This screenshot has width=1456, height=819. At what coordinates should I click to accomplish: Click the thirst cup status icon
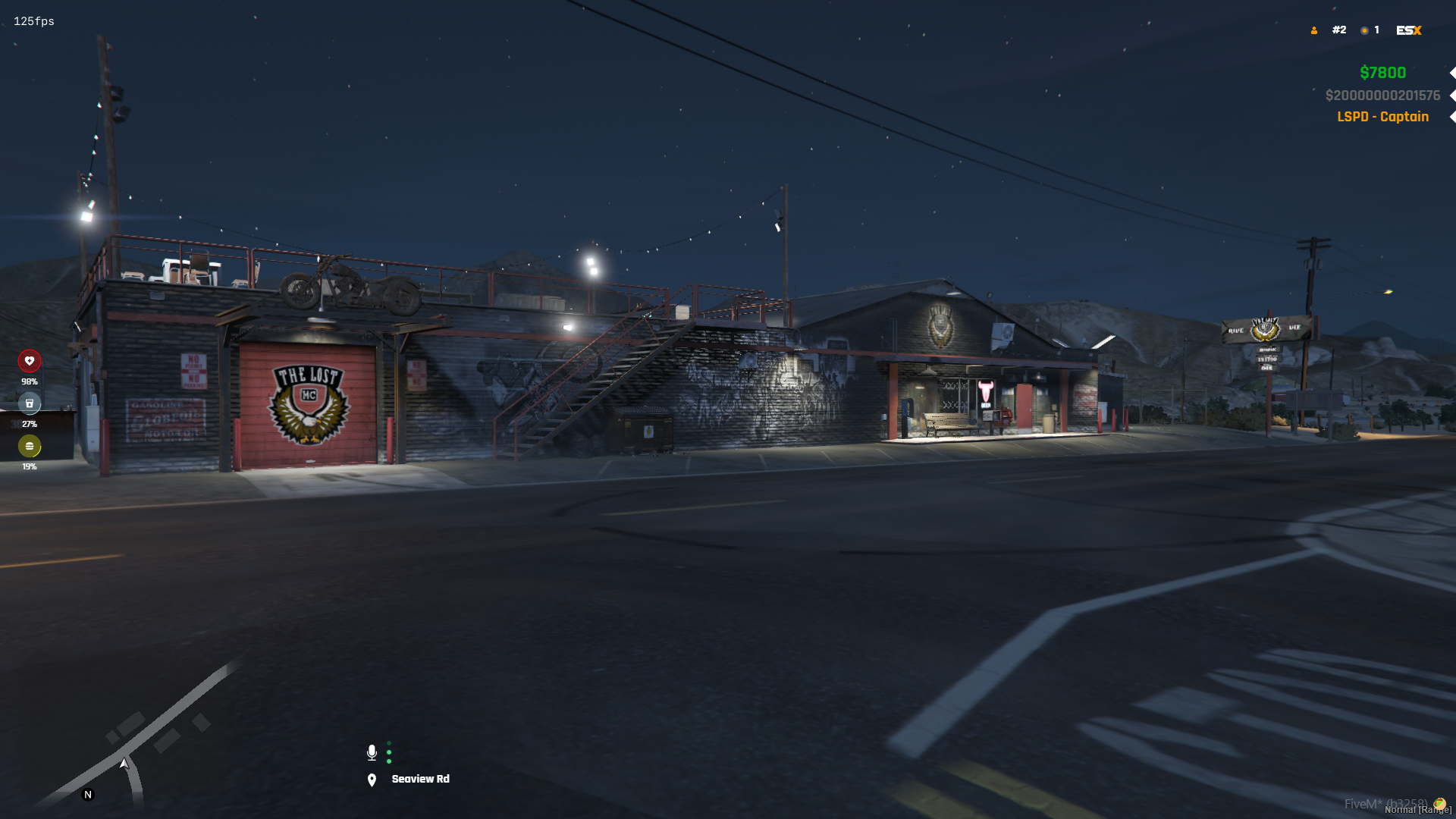tap(30, 403)
